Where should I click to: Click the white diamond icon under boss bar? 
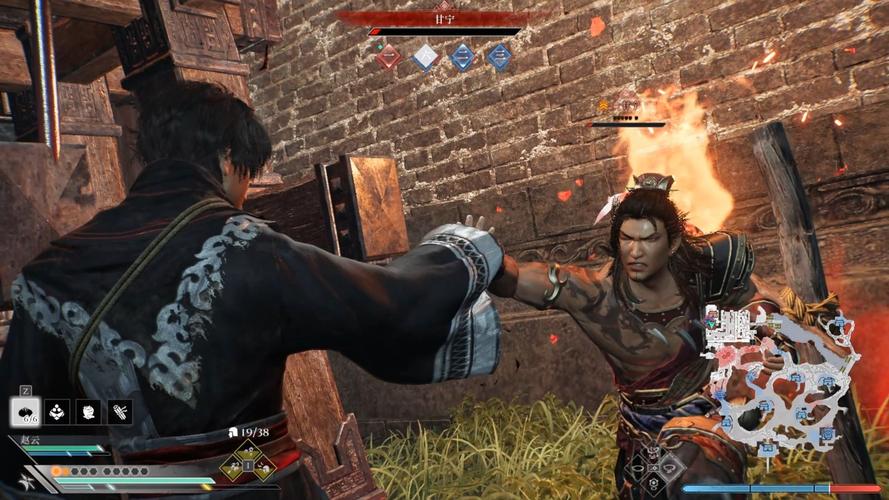click(425, 57)
